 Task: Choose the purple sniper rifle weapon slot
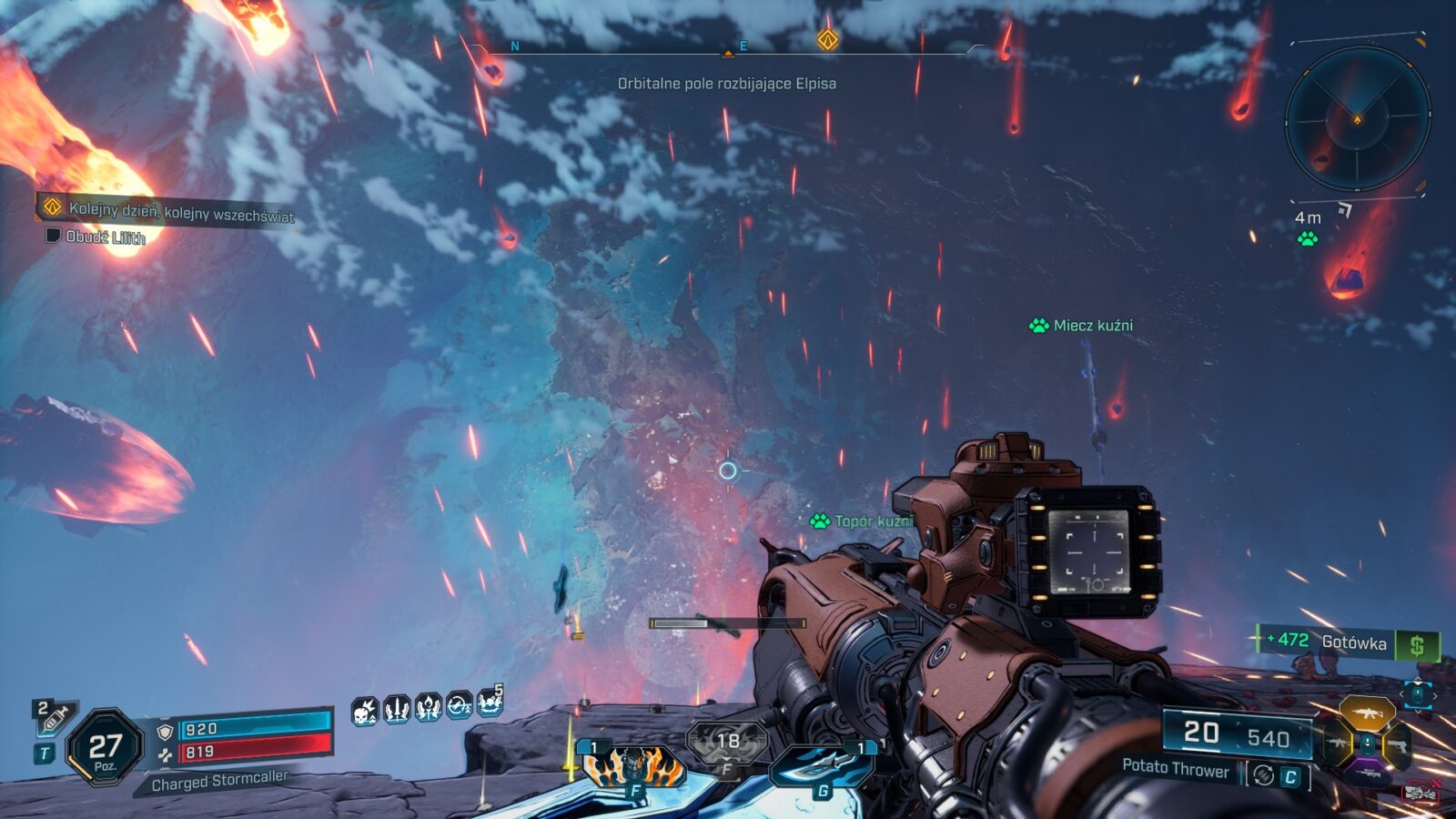(x=1367, y=774)
